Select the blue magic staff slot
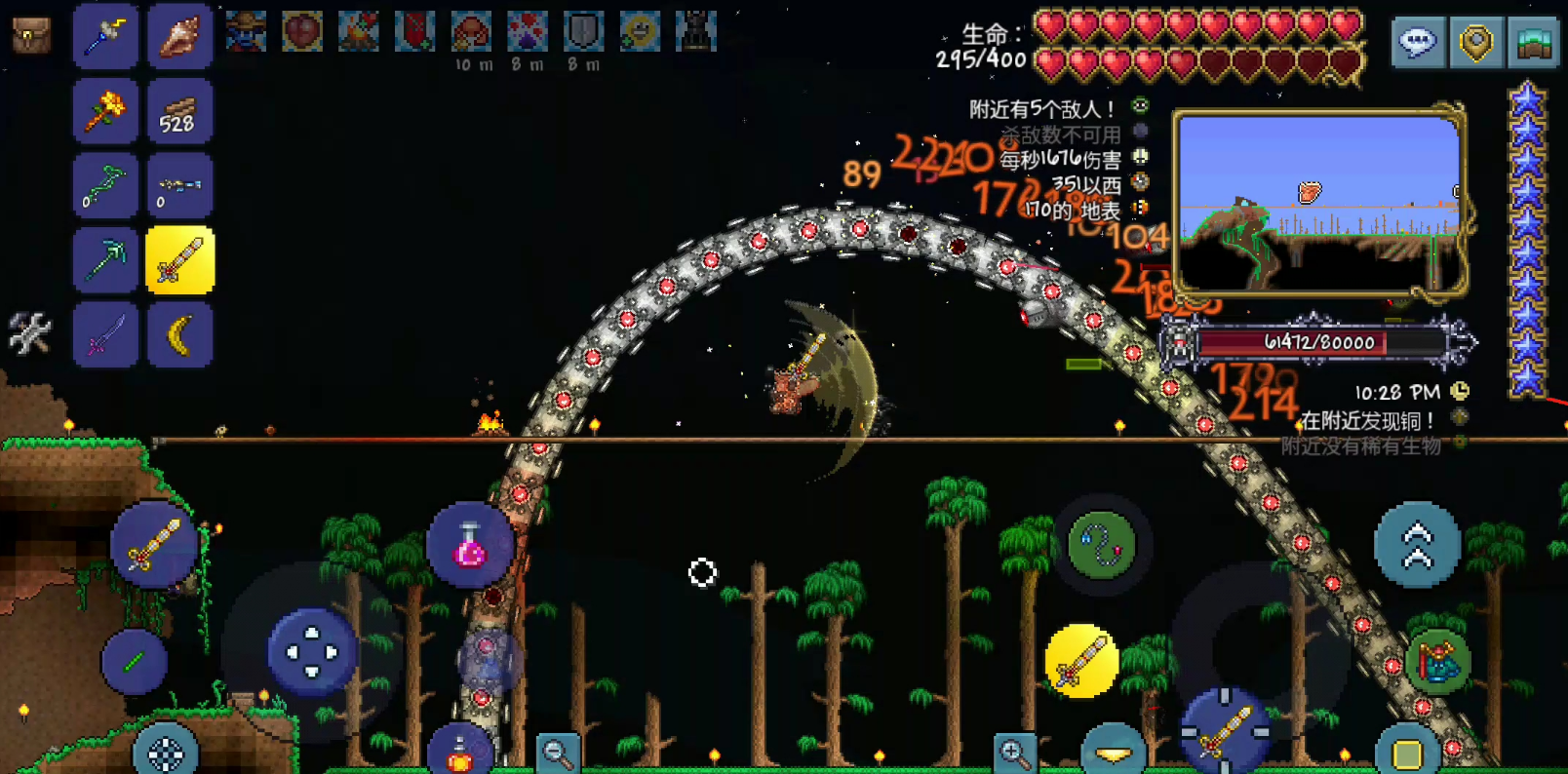 [x=105, y=36]
